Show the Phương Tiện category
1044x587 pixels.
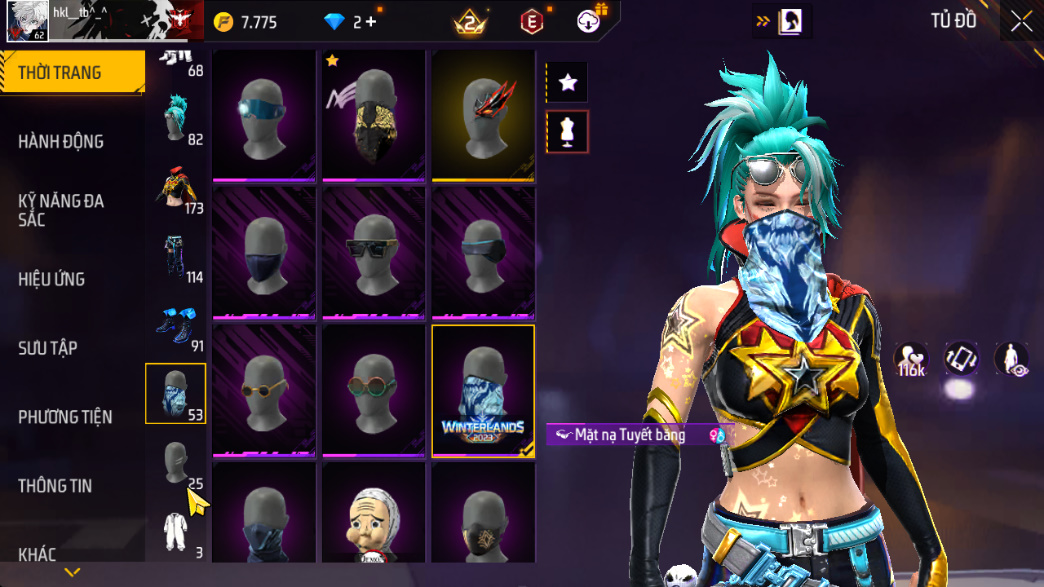pos(65,417)
